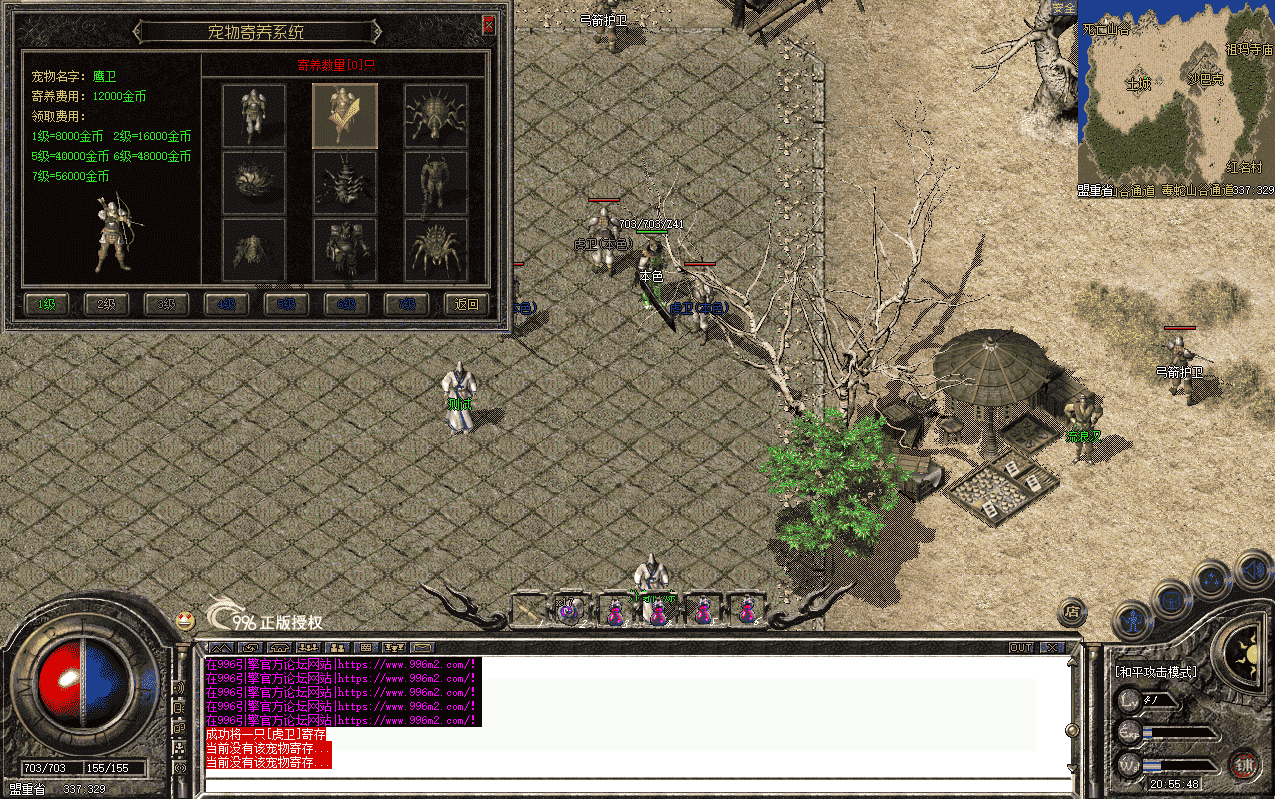Close the chat panel with its X button
Image resolution: width=1275 pixels, height=799 pixels.
[x=1050, y=648]
